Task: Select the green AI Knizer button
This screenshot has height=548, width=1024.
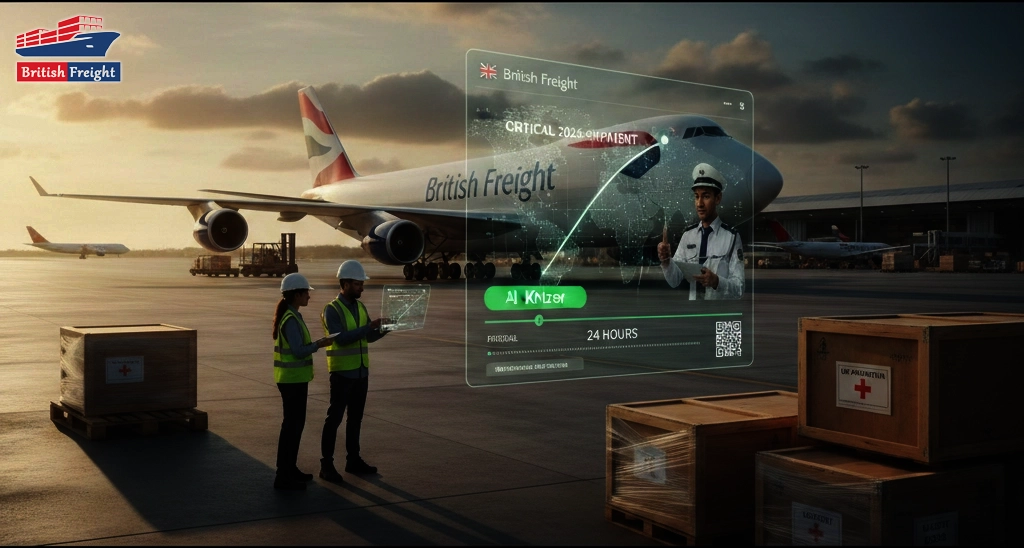Action: [535, 297]
